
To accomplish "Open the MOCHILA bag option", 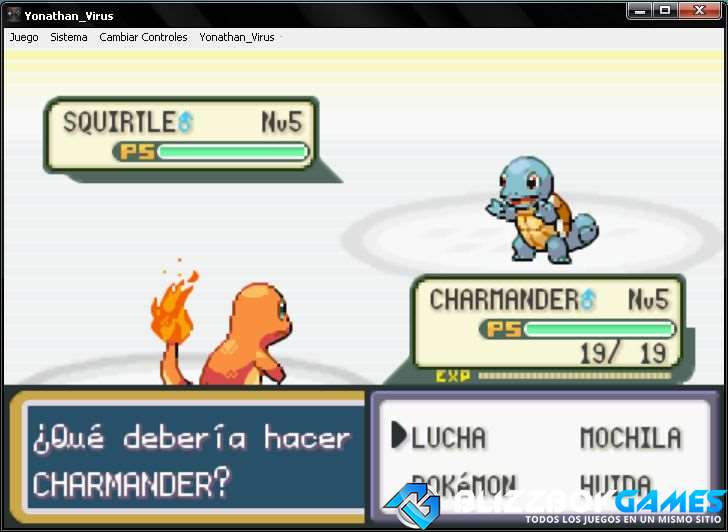I will pyautogui.click(x=630, y=438).
